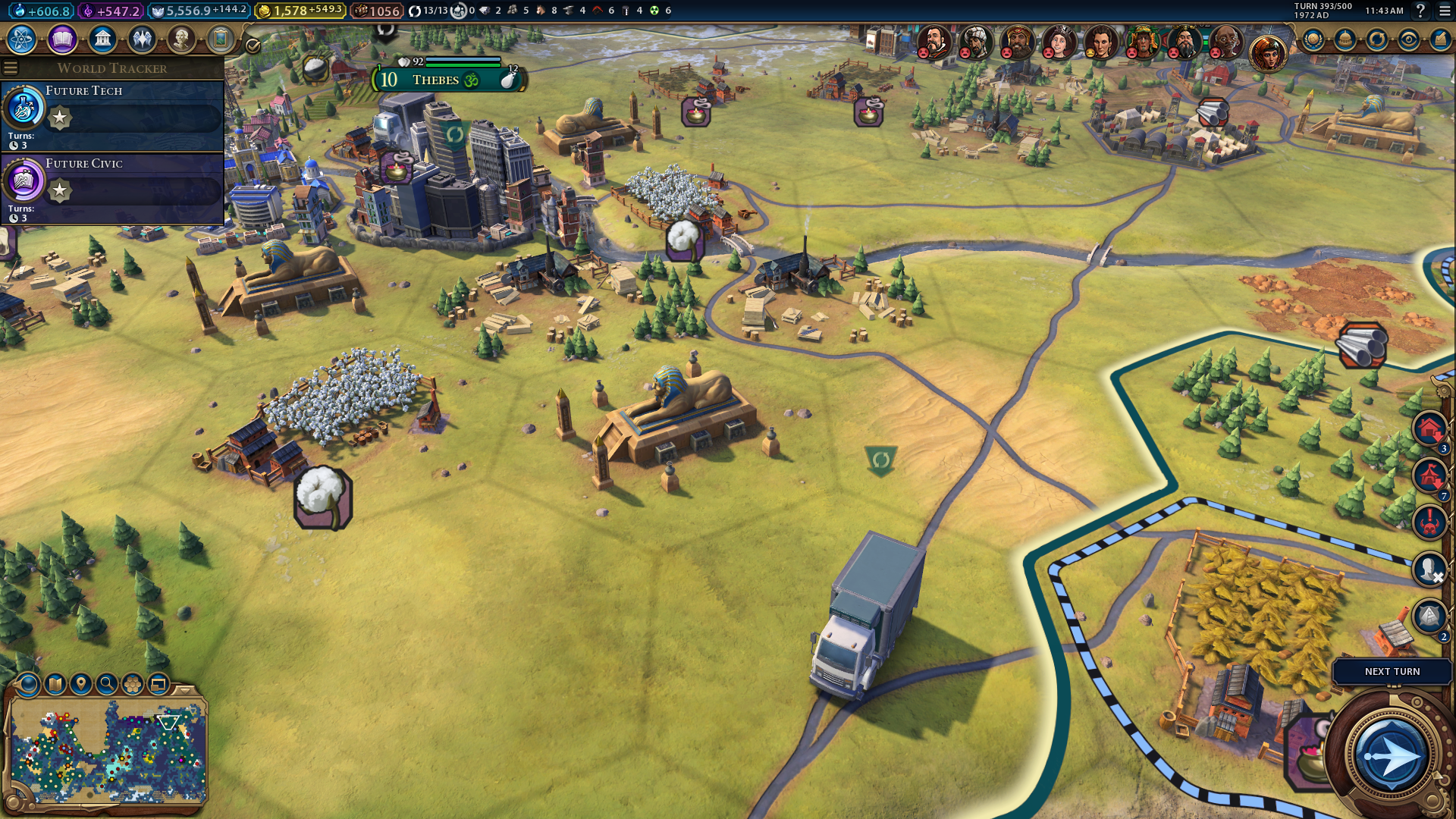Open the Espionage eye icon

[x=1408, y=39]
